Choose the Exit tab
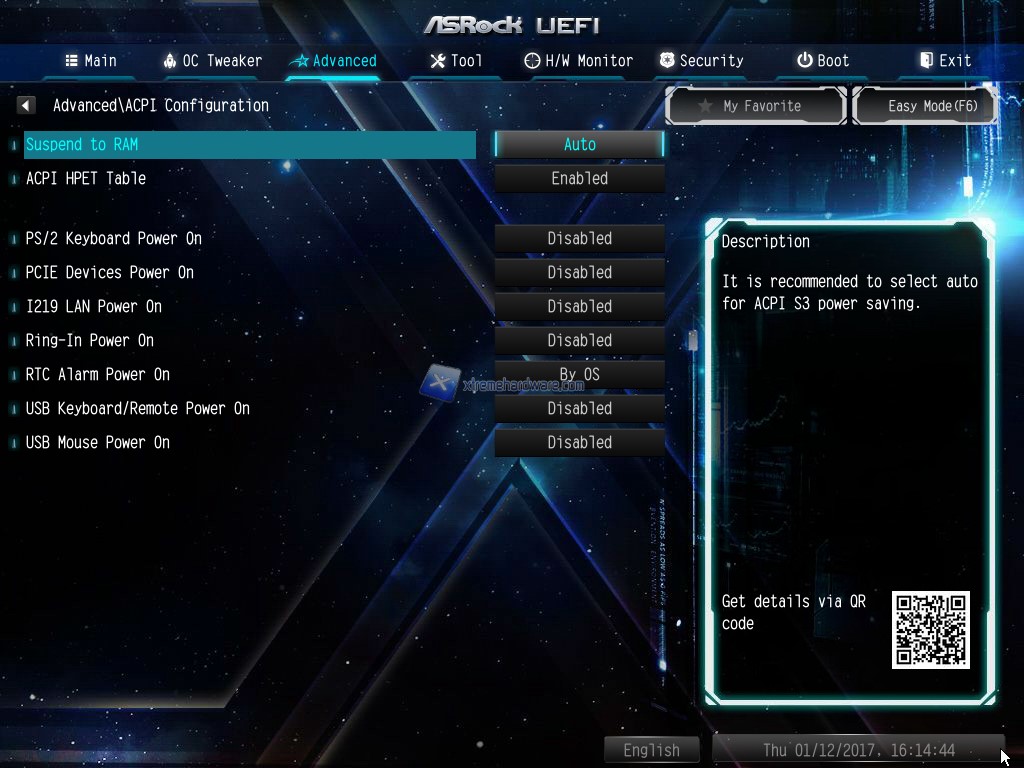Image resolution: width=1024 pixels, height=768 pixels. pyautogui.click(x=945, y=60)
